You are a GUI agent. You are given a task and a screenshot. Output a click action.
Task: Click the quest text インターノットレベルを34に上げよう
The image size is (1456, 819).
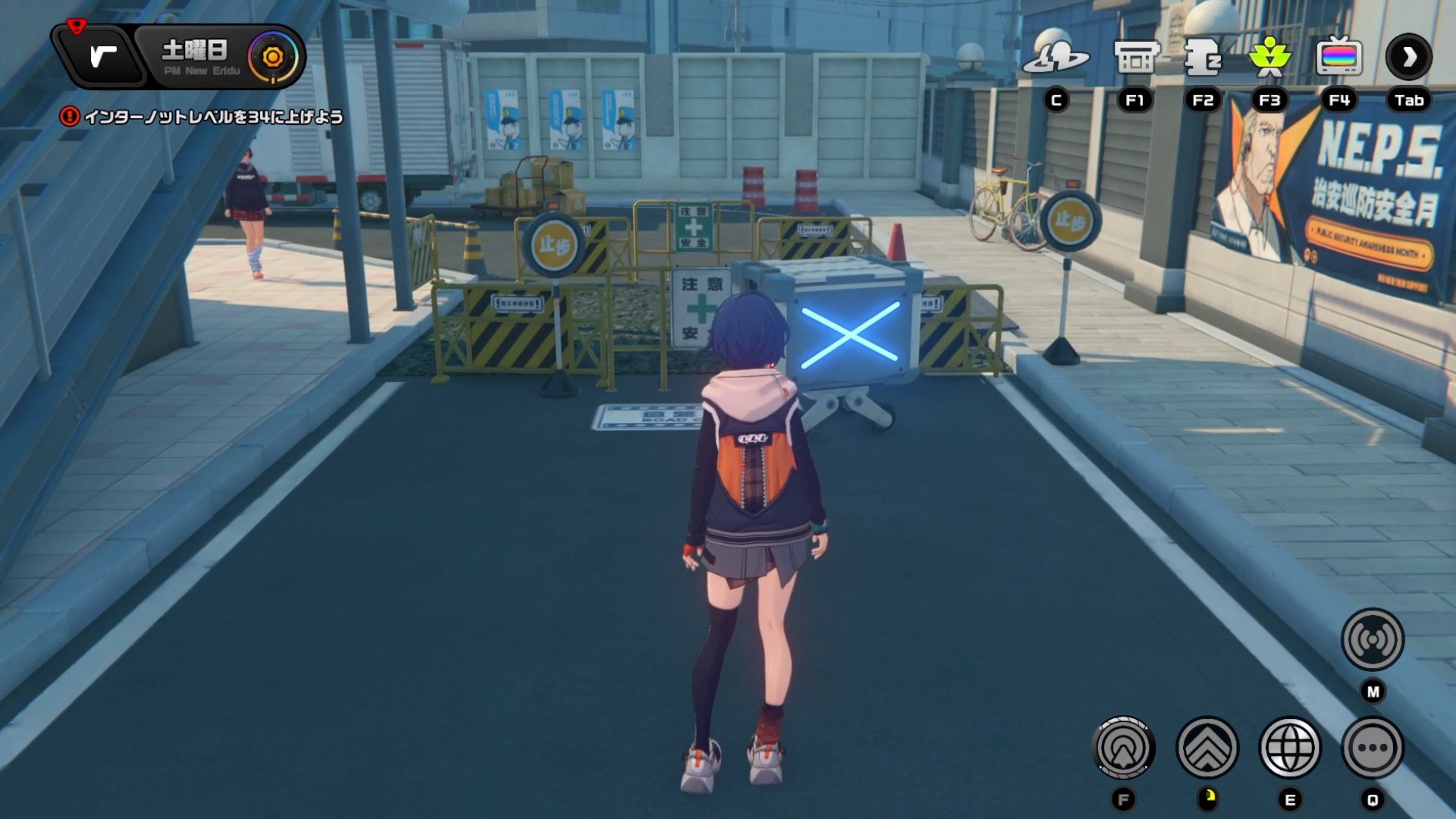pyautogui.click(x=216, y=118)
